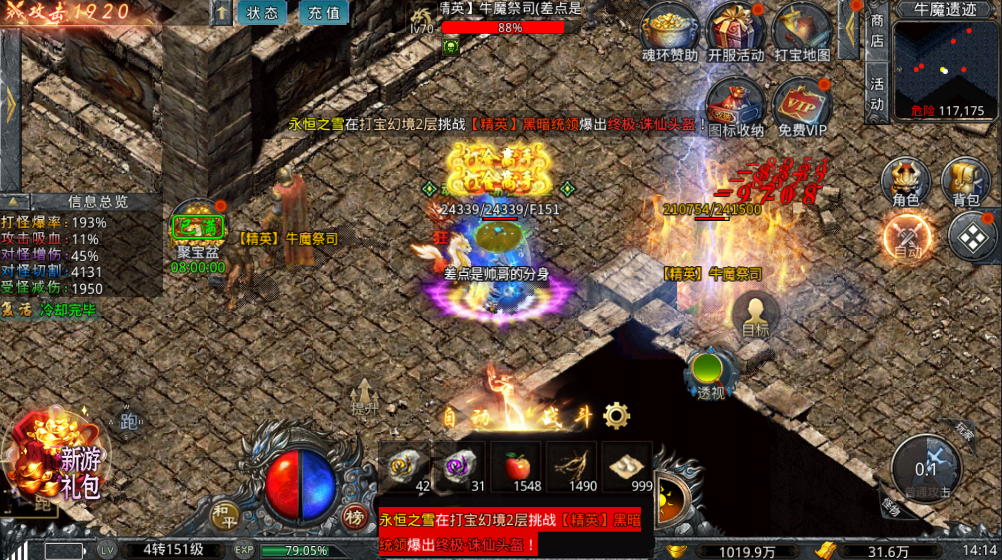Claim the 免费VIP ticket

(801, 105)
